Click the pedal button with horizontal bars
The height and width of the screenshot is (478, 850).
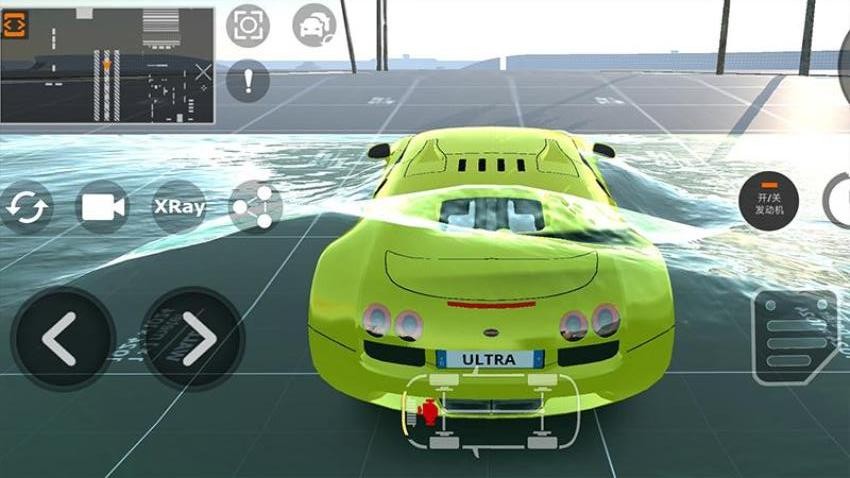[x=796, y=337]
